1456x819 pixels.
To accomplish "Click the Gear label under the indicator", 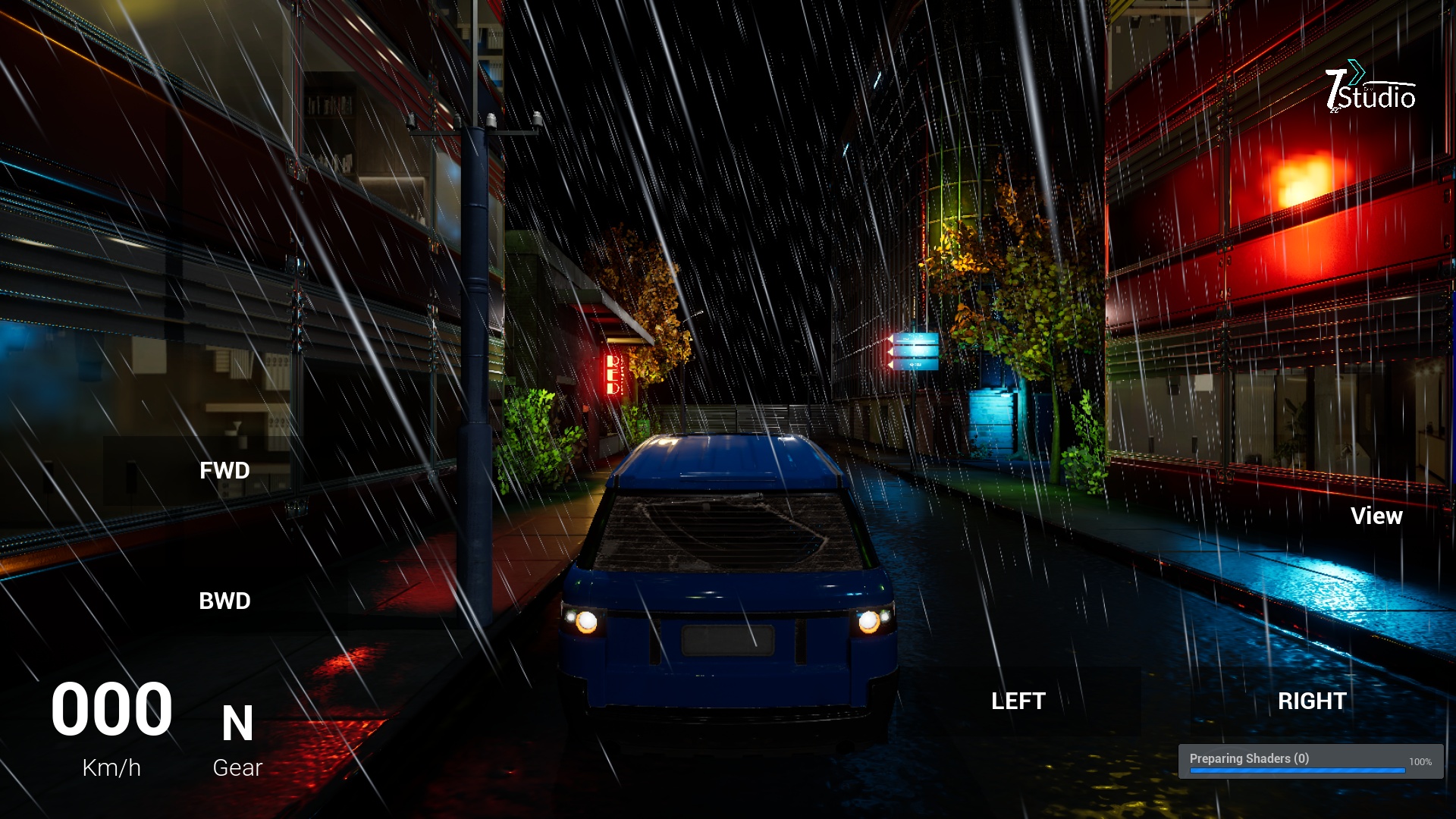I will click(237, 767).
